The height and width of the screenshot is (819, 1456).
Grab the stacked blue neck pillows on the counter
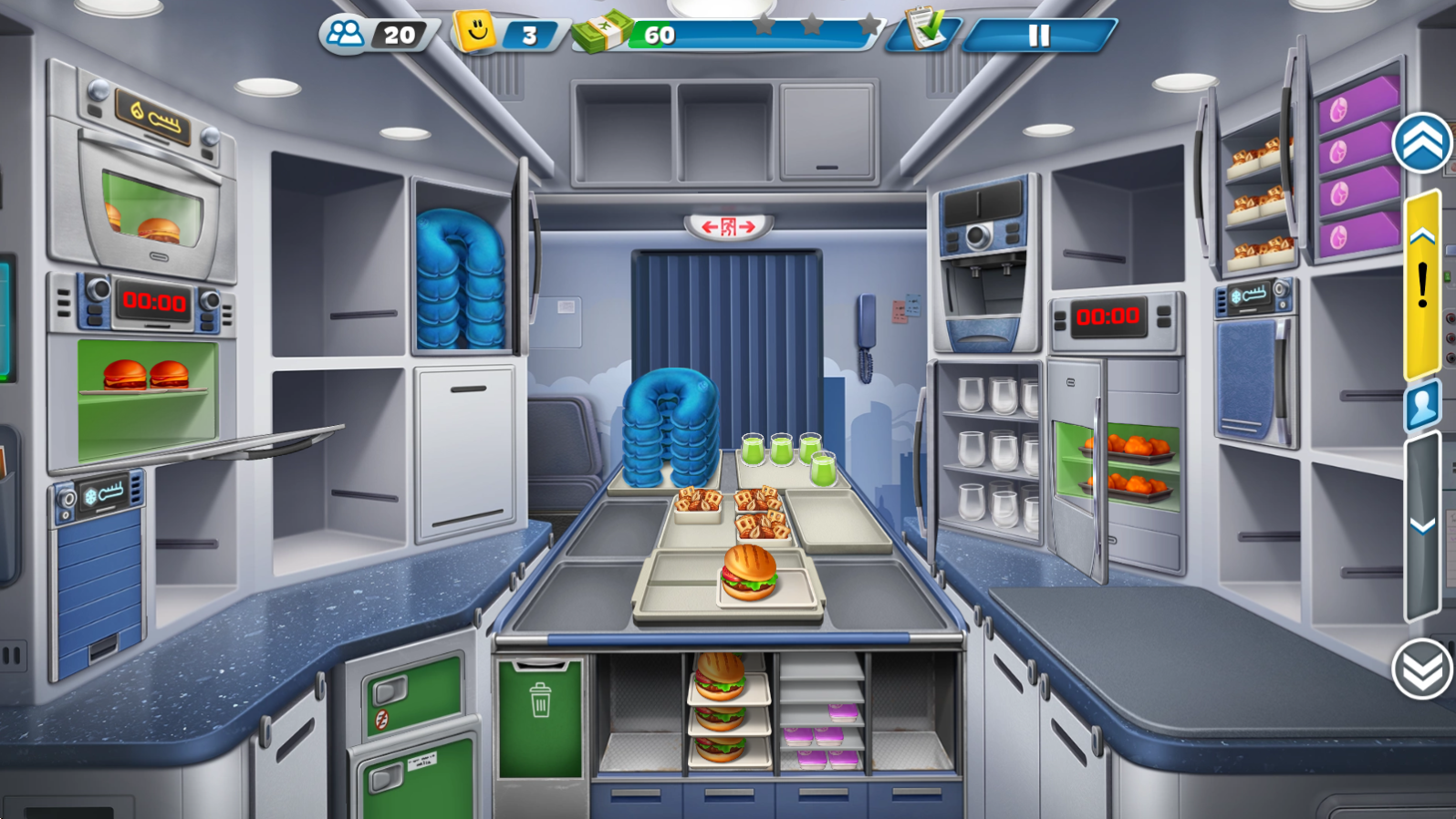tap(671, 427)
